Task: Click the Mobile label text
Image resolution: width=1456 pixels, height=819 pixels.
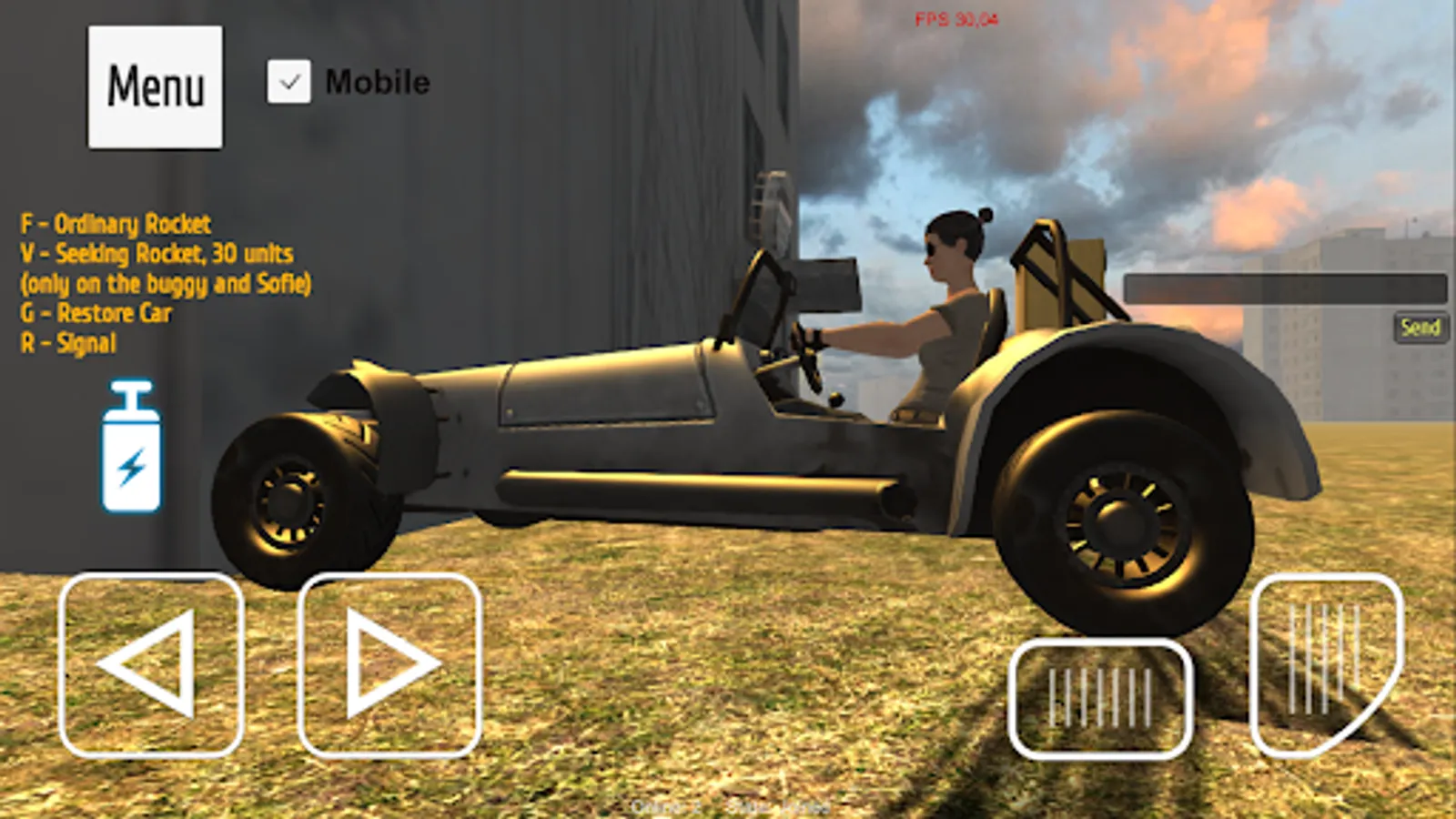Action: [376, 84]
